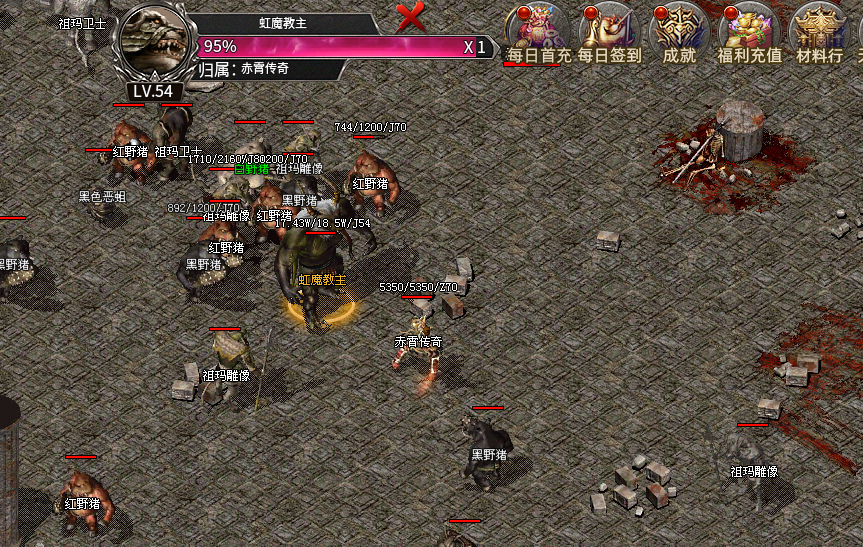Image resolution: width=863 pixels, height=547 pixels.
Task: Open the 材料行 materials shop icon
Action: tap(818, 32)
